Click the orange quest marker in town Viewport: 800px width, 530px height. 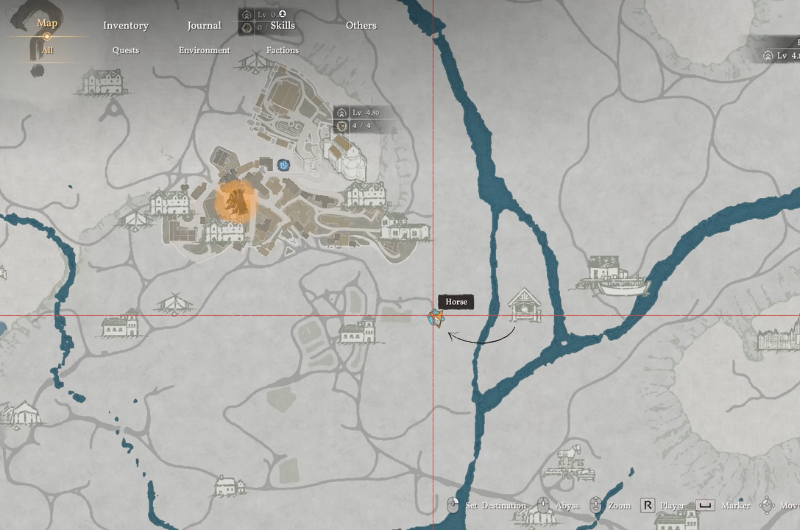pyautogui.click(x=237, y=201)
